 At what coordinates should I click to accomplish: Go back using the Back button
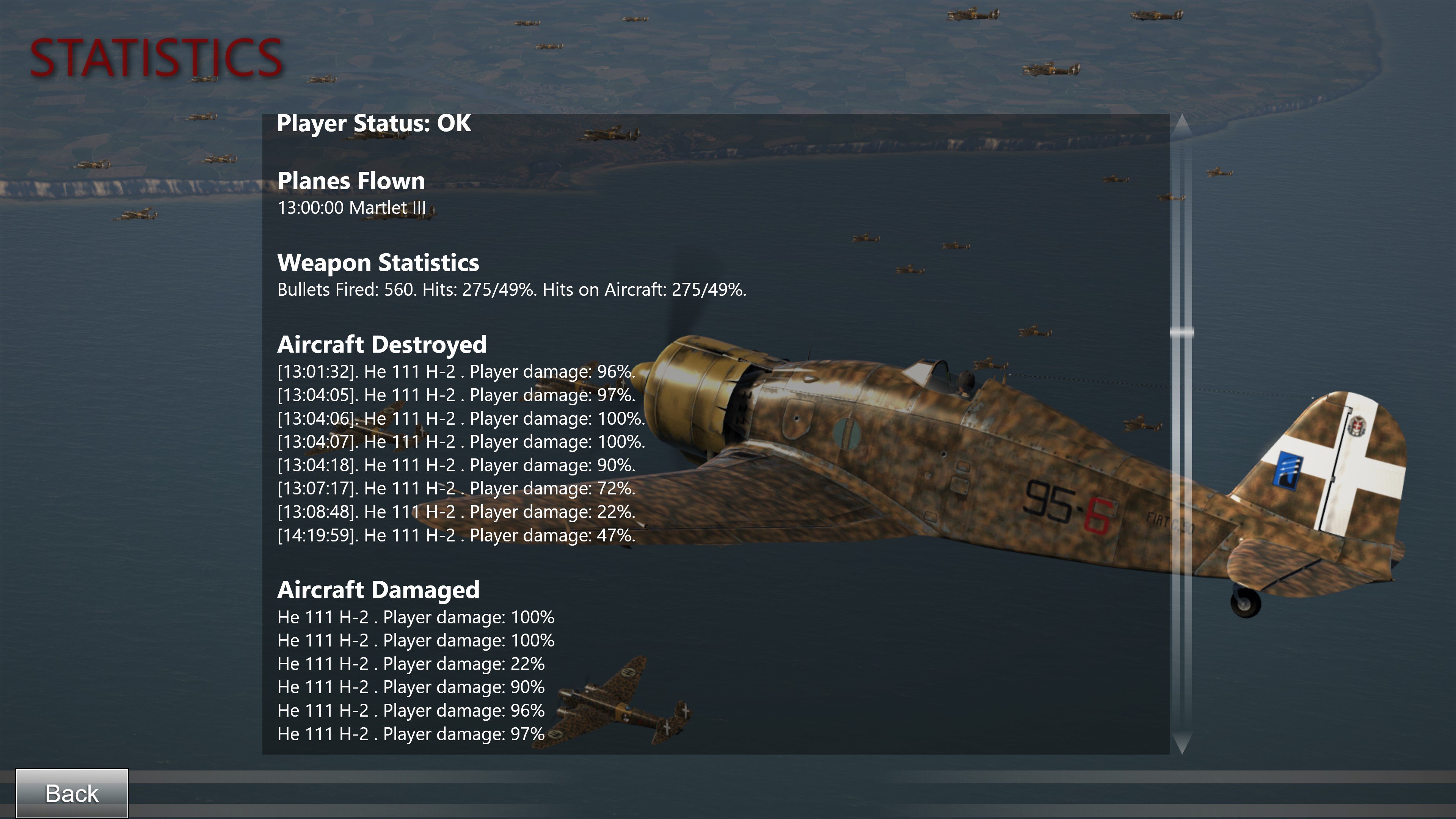(72, 793)
